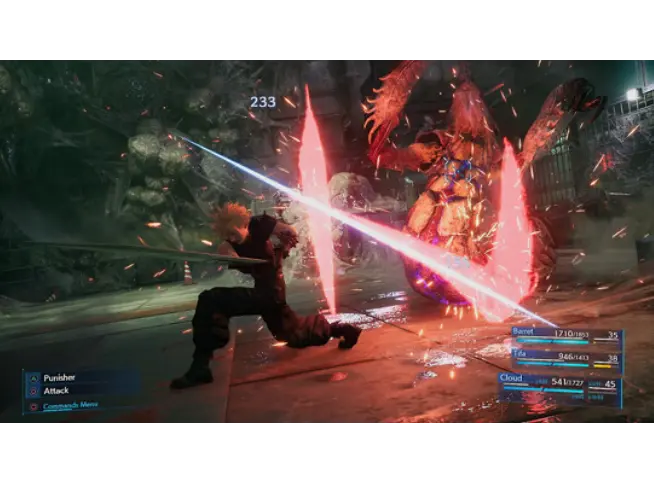Viewport: 654px width, 483px height.
Task: Choose the Attack command
Action: click(56, 392)
